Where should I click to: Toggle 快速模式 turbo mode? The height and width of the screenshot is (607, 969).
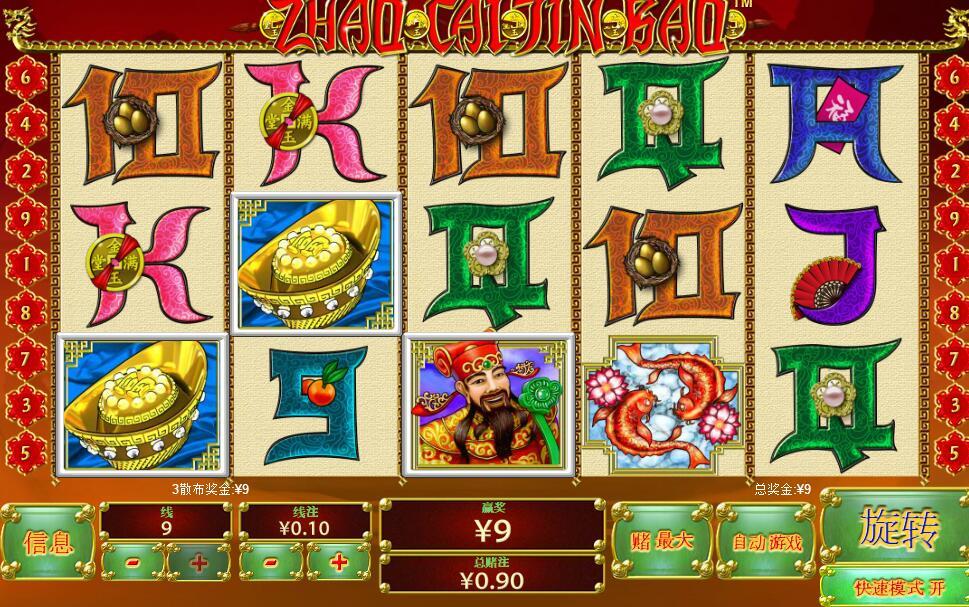click(x=893, y=587)
